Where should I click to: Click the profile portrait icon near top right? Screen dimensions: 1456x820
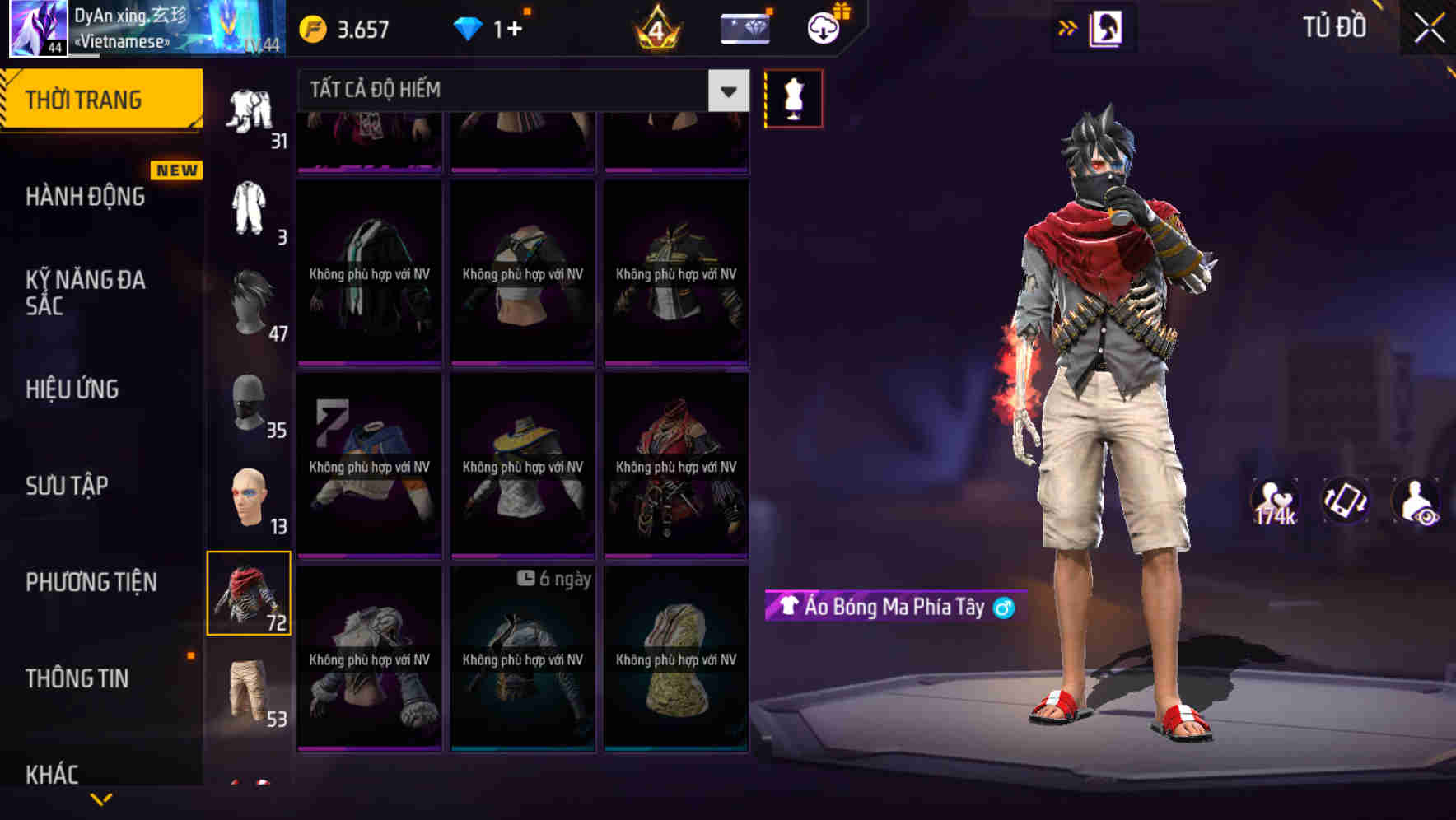tap(1106, 27)
